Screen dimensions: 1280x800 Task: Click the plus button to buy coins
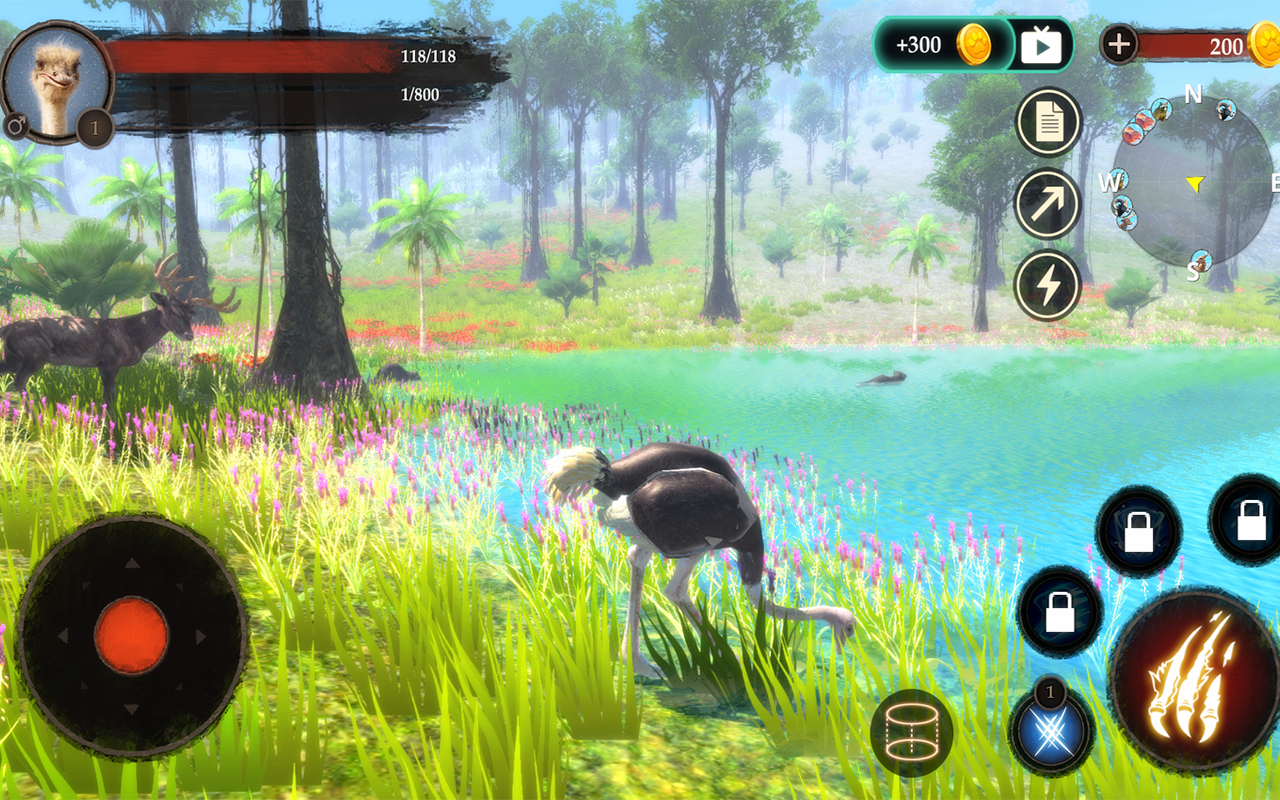1118,44
